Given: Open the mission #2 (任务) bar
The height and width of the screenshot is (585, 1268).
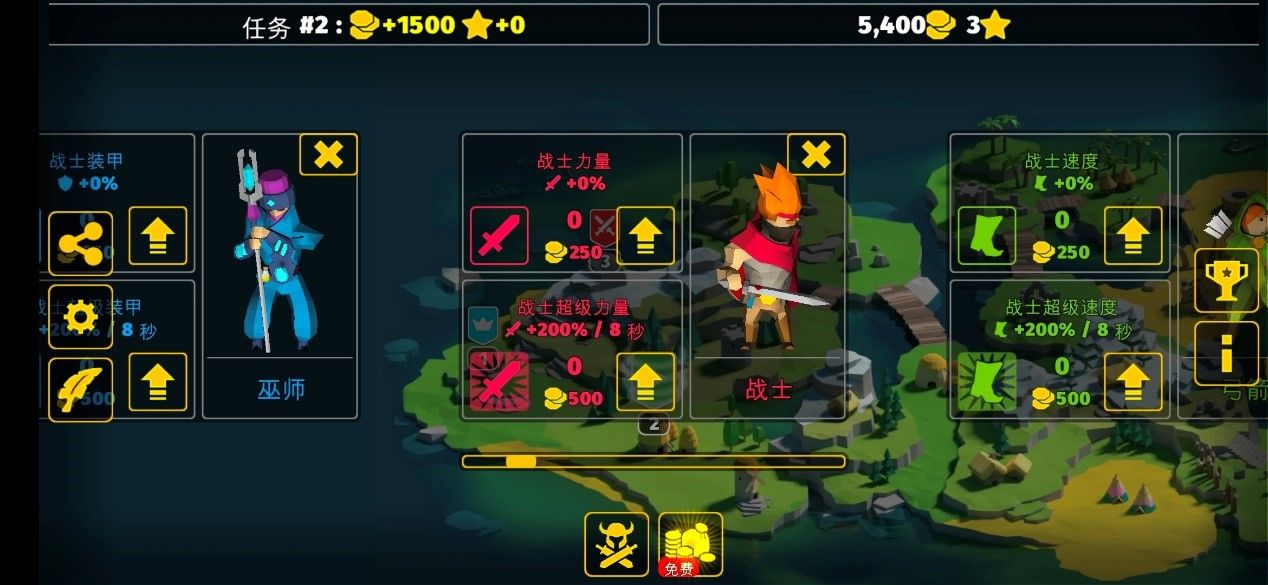Looking at the screenshot, I should 348,25.
